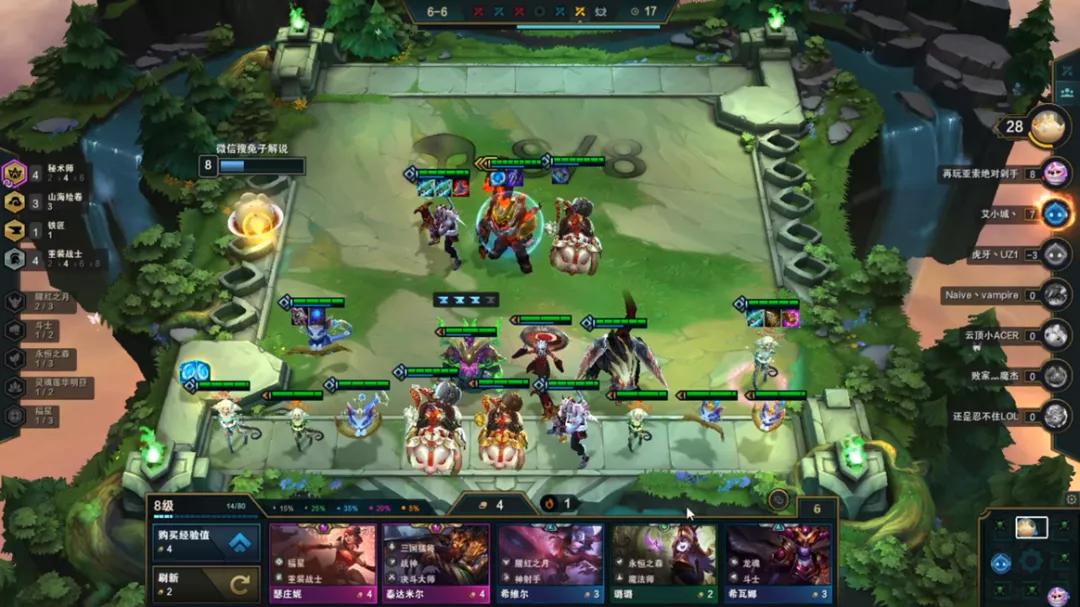View player 艾小城's board
1080x607 pixels.
[1056, 213]
